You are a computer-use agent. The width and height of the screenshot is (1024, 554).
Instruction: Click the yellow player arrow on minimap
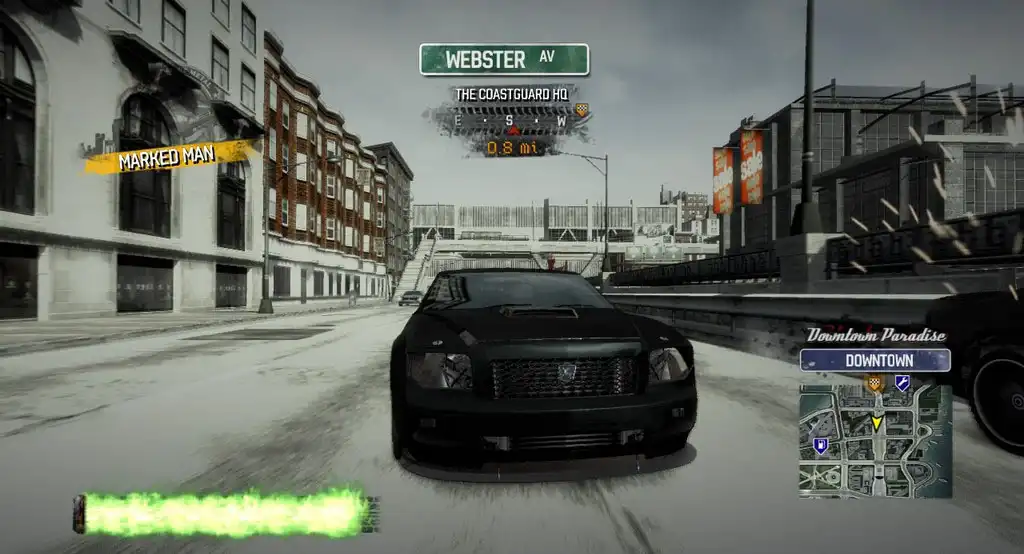point(877,422)
